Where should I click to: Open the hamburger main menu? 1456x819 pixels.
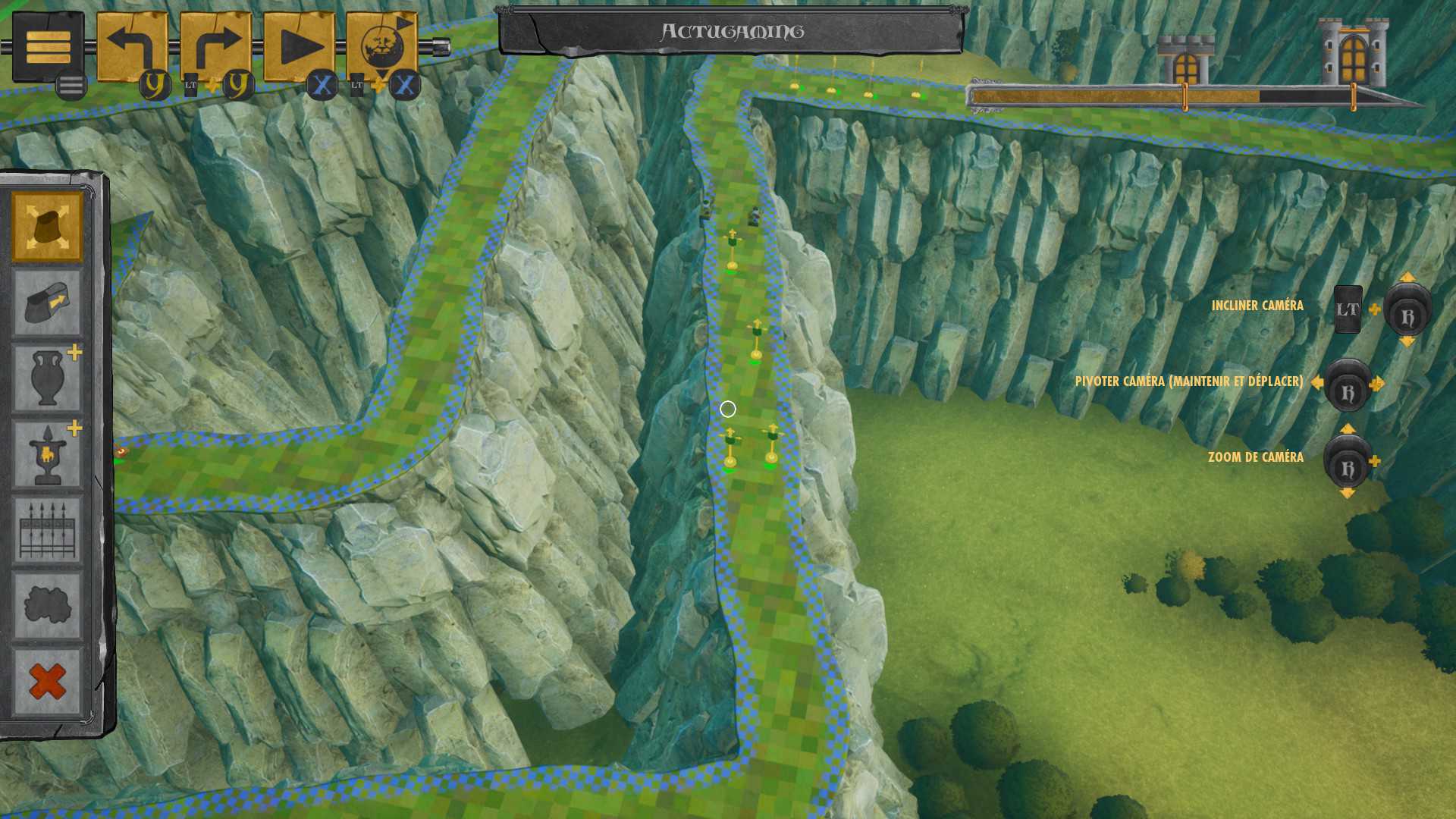pyautogui.click(x=48, y=48)
